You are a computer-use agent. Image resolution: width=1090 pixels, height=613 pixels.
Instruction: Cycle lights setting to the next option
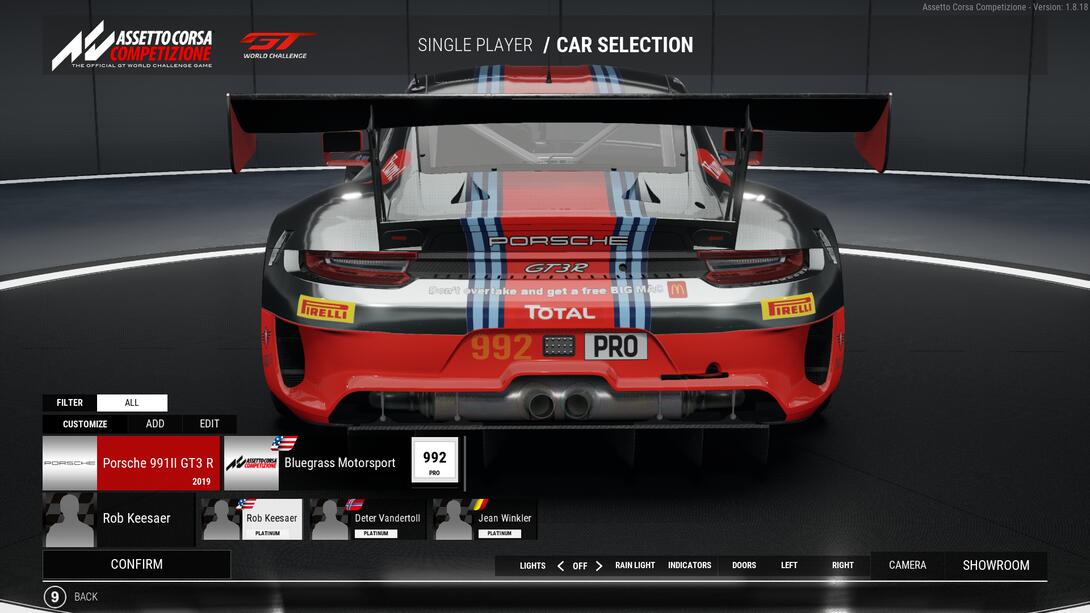(x=599, y=566)
